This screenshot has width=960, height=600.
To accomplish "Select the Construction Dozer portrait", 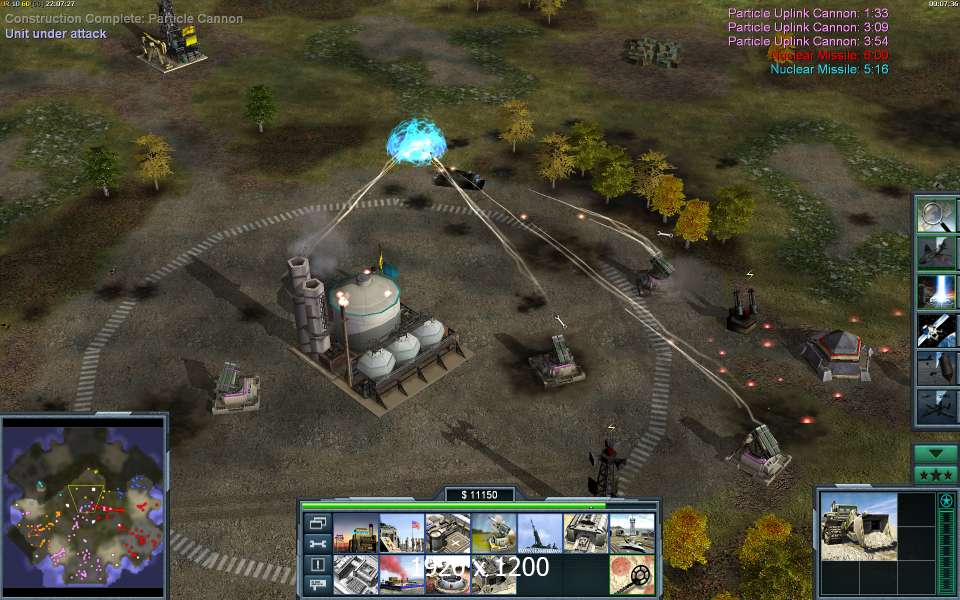I will 859,524.
